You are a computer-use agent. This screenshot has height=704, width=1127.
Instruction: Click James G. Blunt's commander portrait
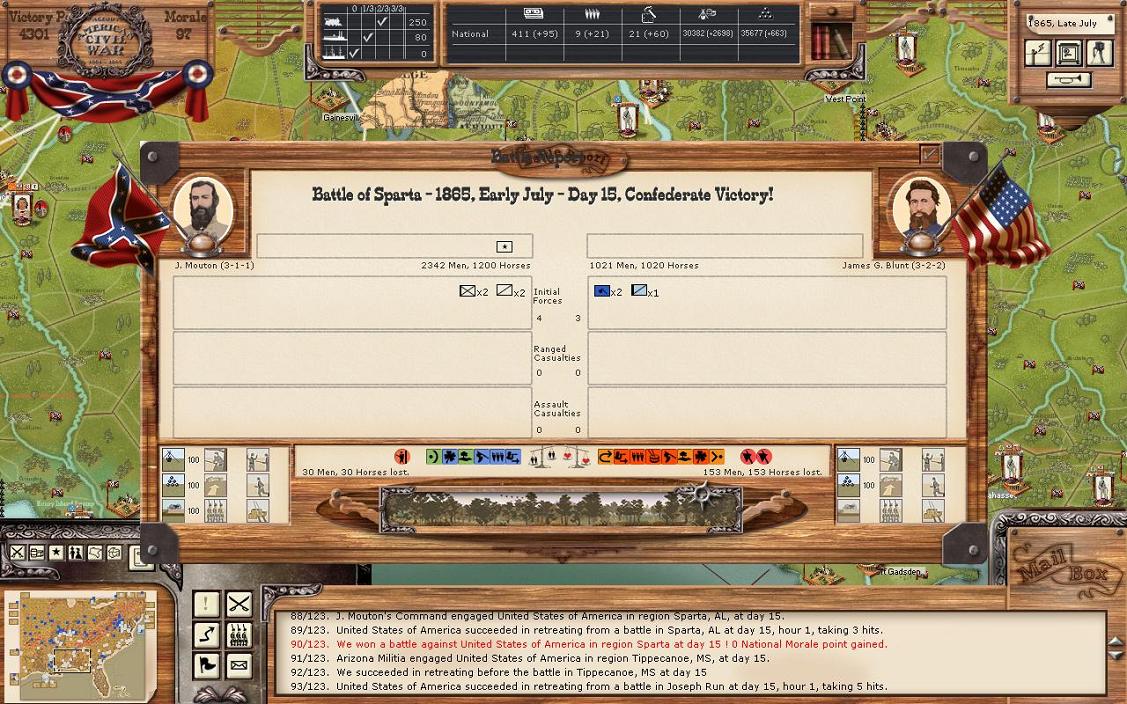917,209
